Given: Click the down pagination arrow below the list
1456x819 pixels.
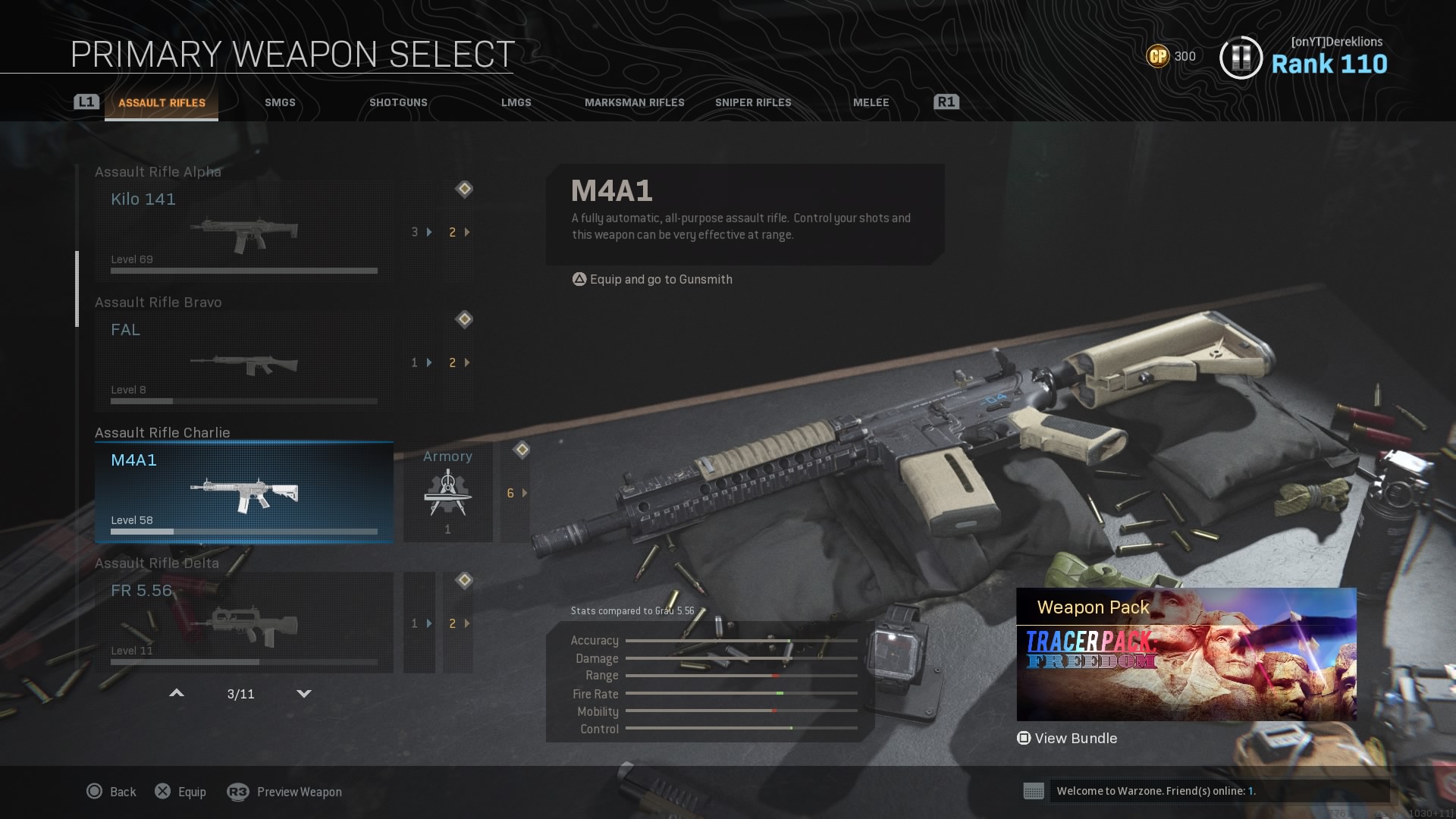Looking at the screenshot, I should [x=304, y=693].
